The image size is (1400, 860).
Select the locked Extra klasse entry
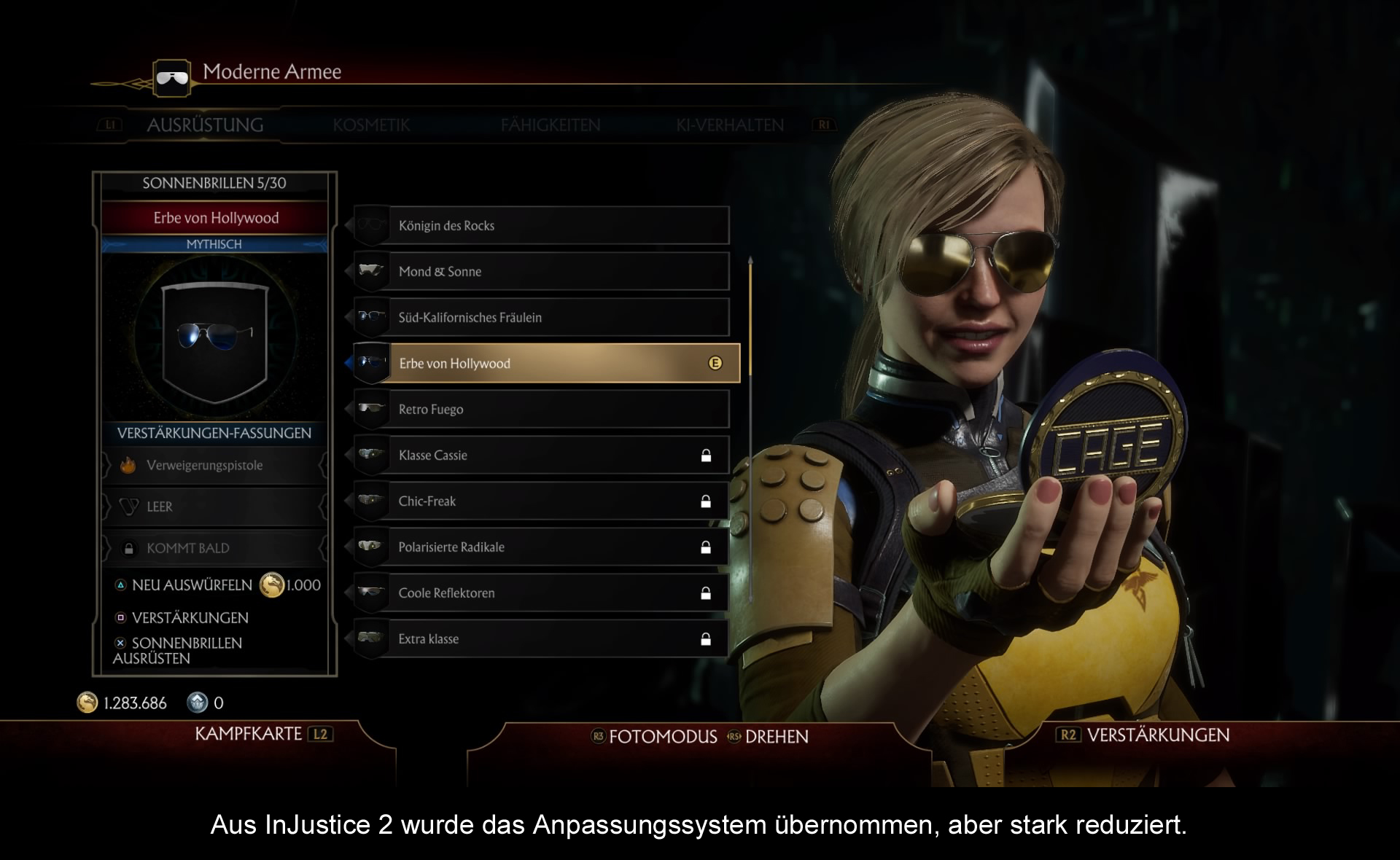(x=541, y=639)
